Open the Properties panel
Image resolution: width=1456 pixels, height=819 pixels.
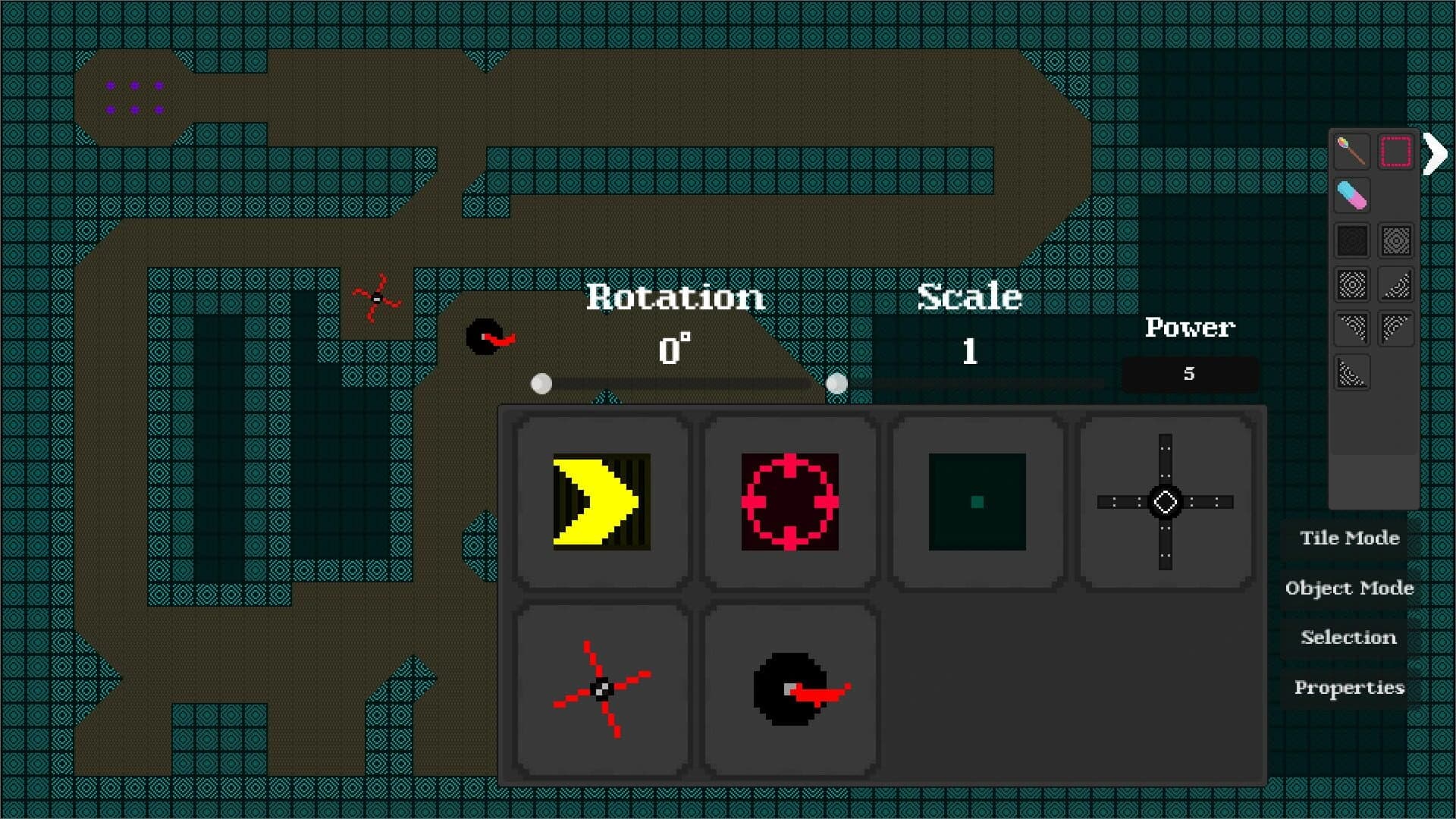tap(1350, 687)
